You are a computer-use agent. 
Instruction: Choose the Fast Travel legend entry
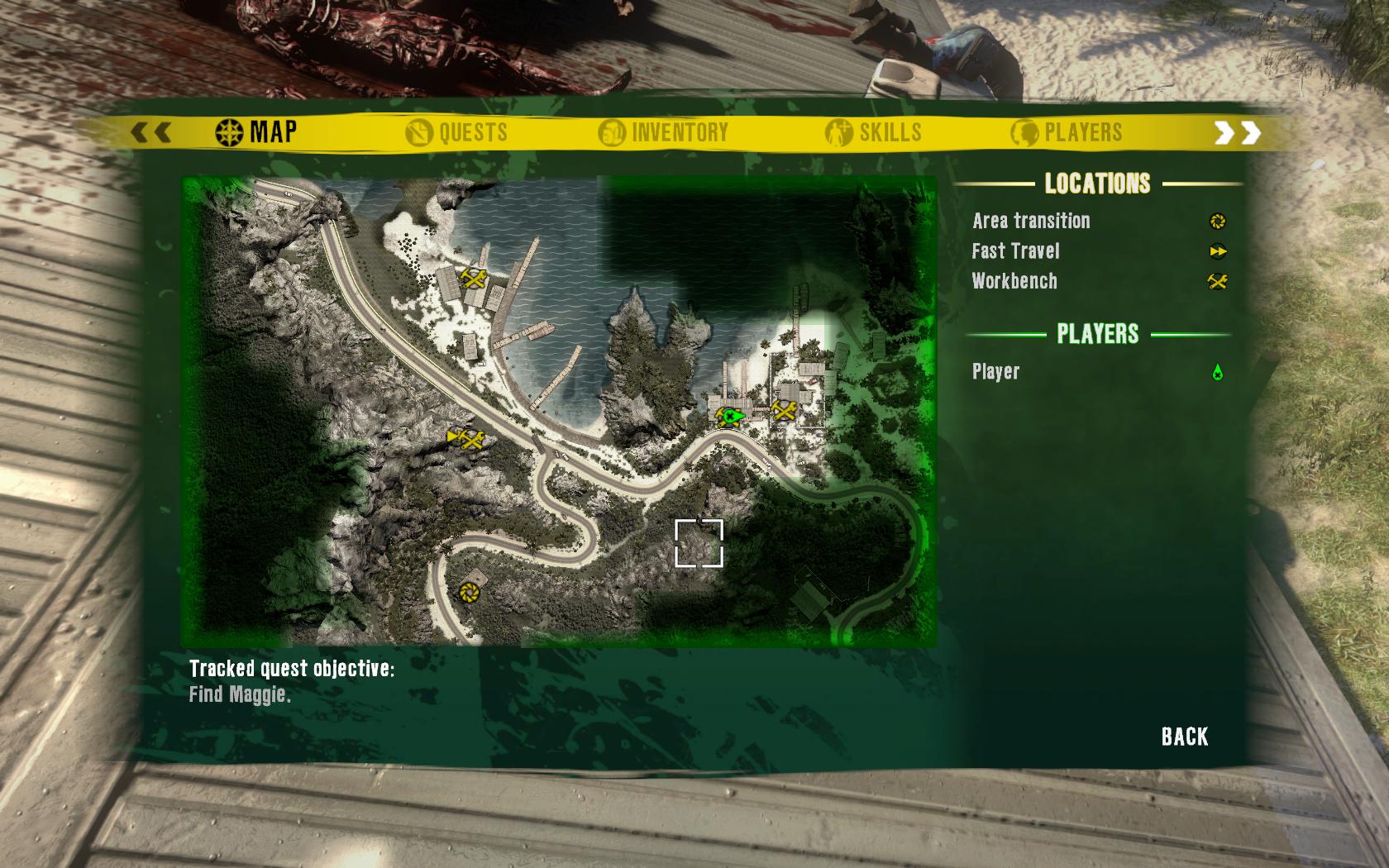tap(1015, 251)
